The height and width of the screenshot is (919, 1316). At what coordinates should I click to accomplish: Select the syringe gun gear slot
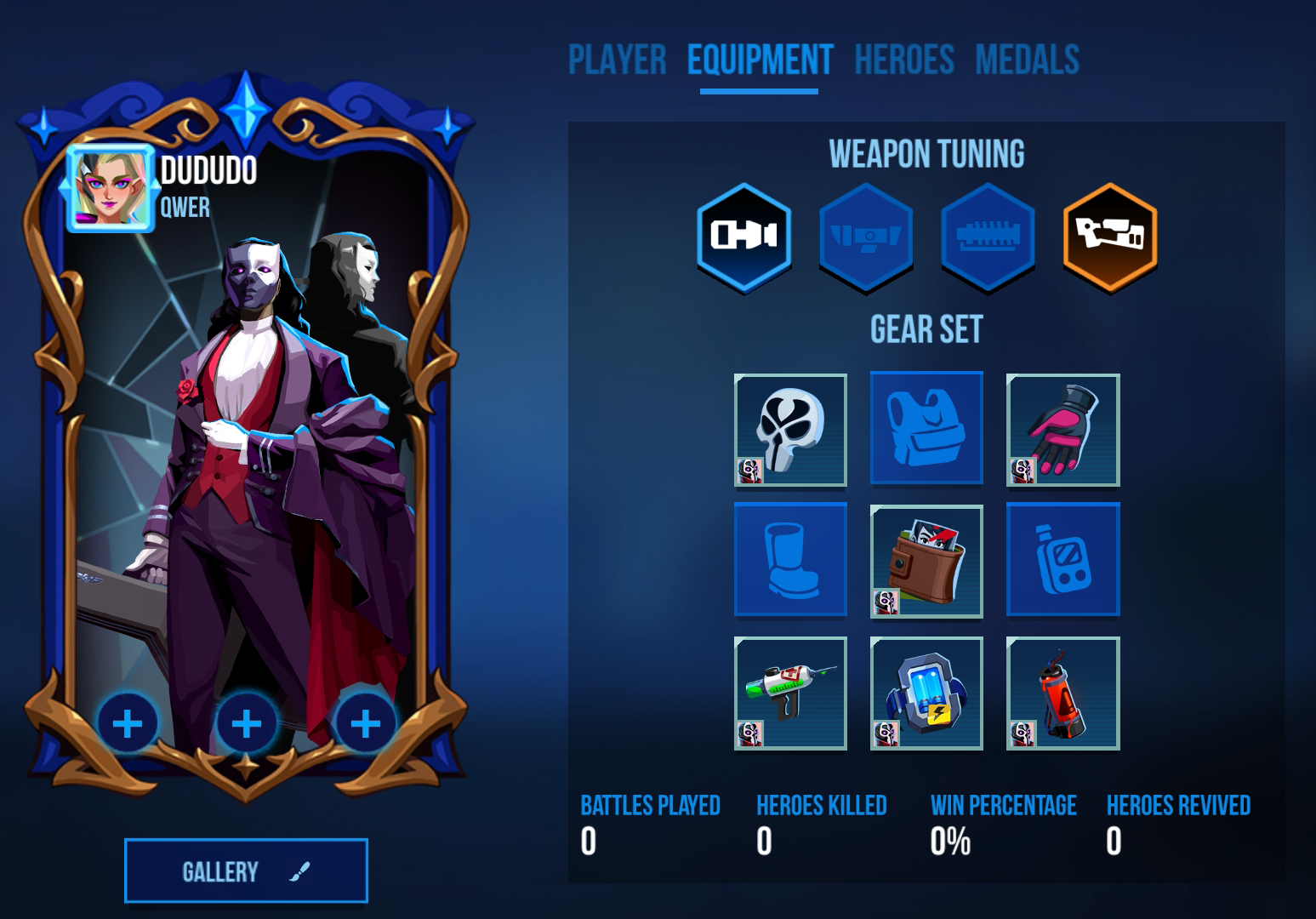point(790,694)
